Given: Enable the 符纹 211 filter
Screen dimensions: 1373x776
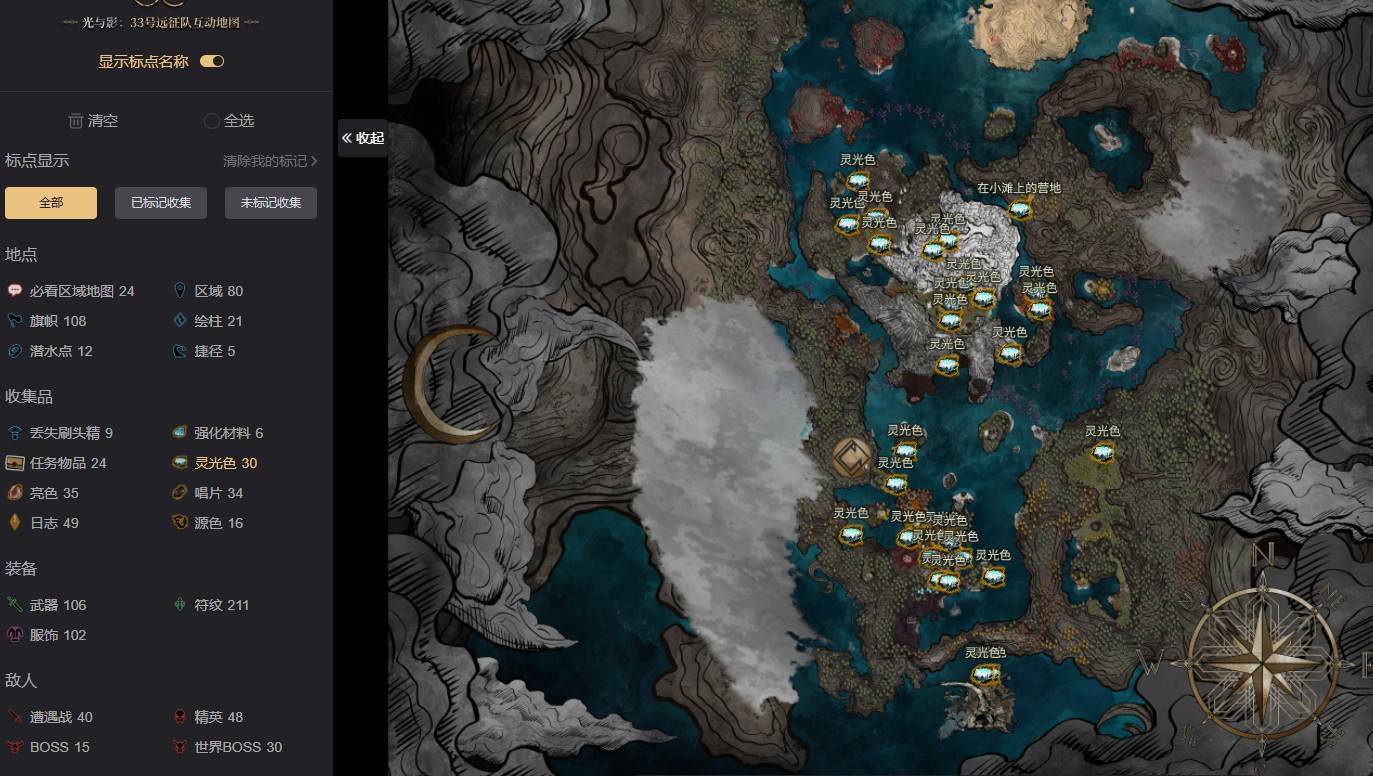Looking at the screenshot, I should [211, 605].
